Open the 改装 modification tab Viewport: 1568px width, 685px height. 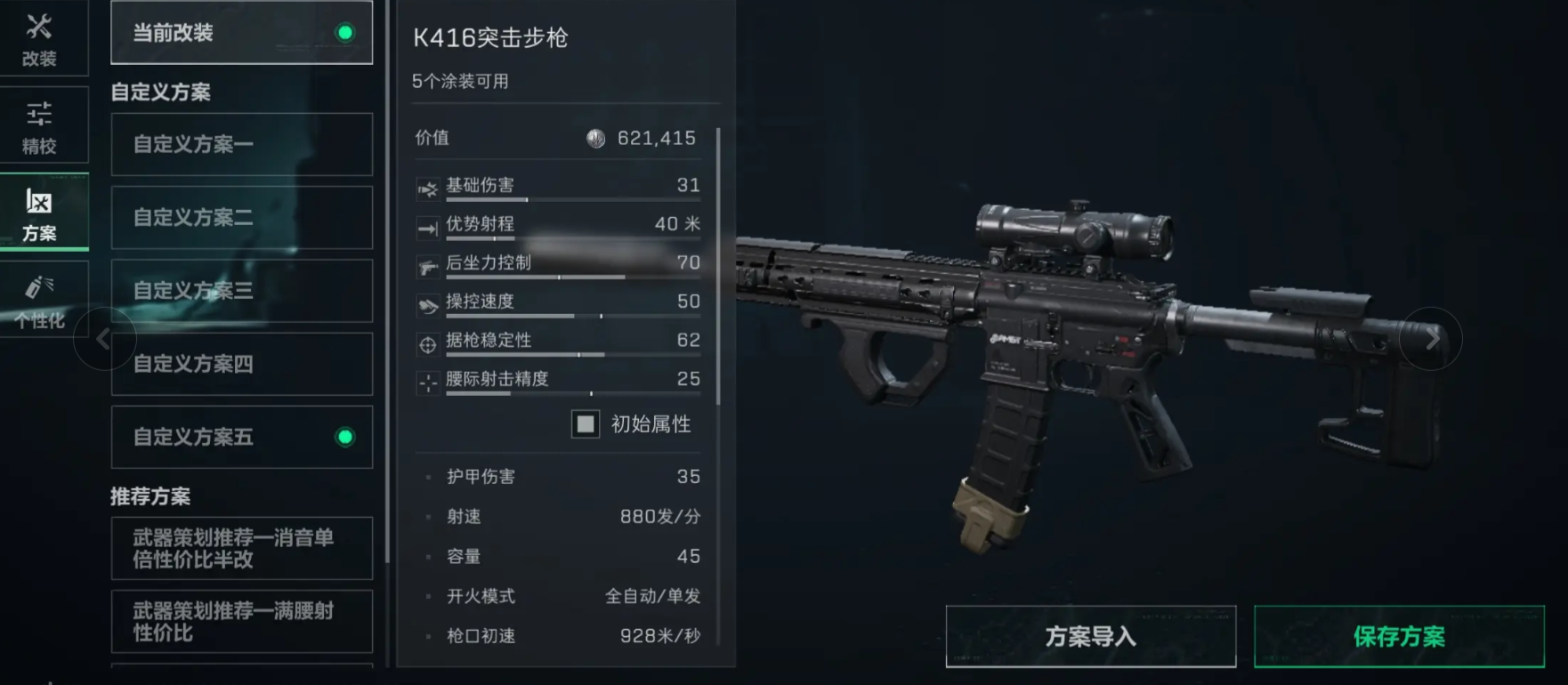click(x=39, y=39)
